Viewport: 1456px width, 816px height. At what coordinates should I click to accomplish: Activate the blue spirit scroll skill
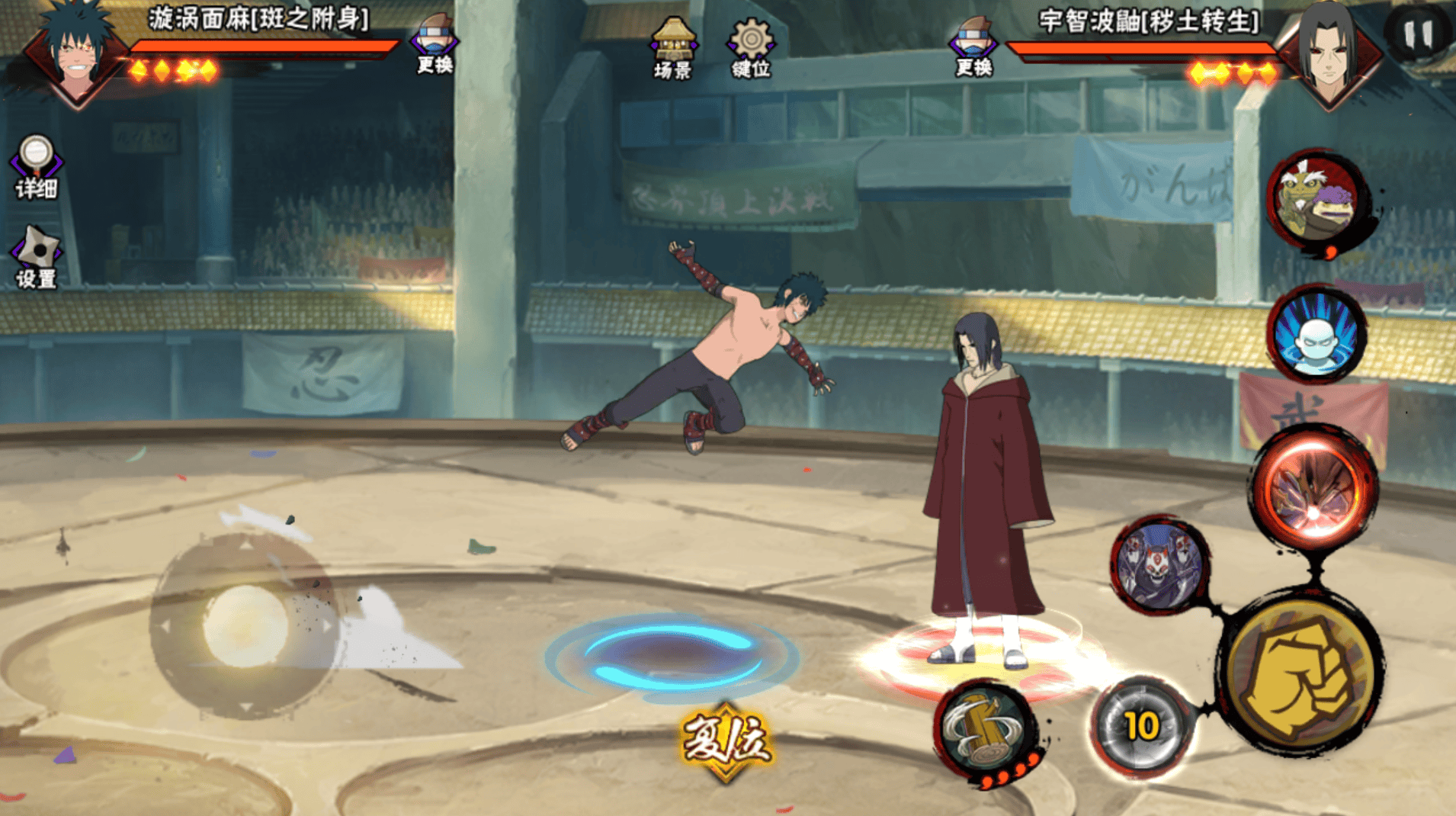1316,335
